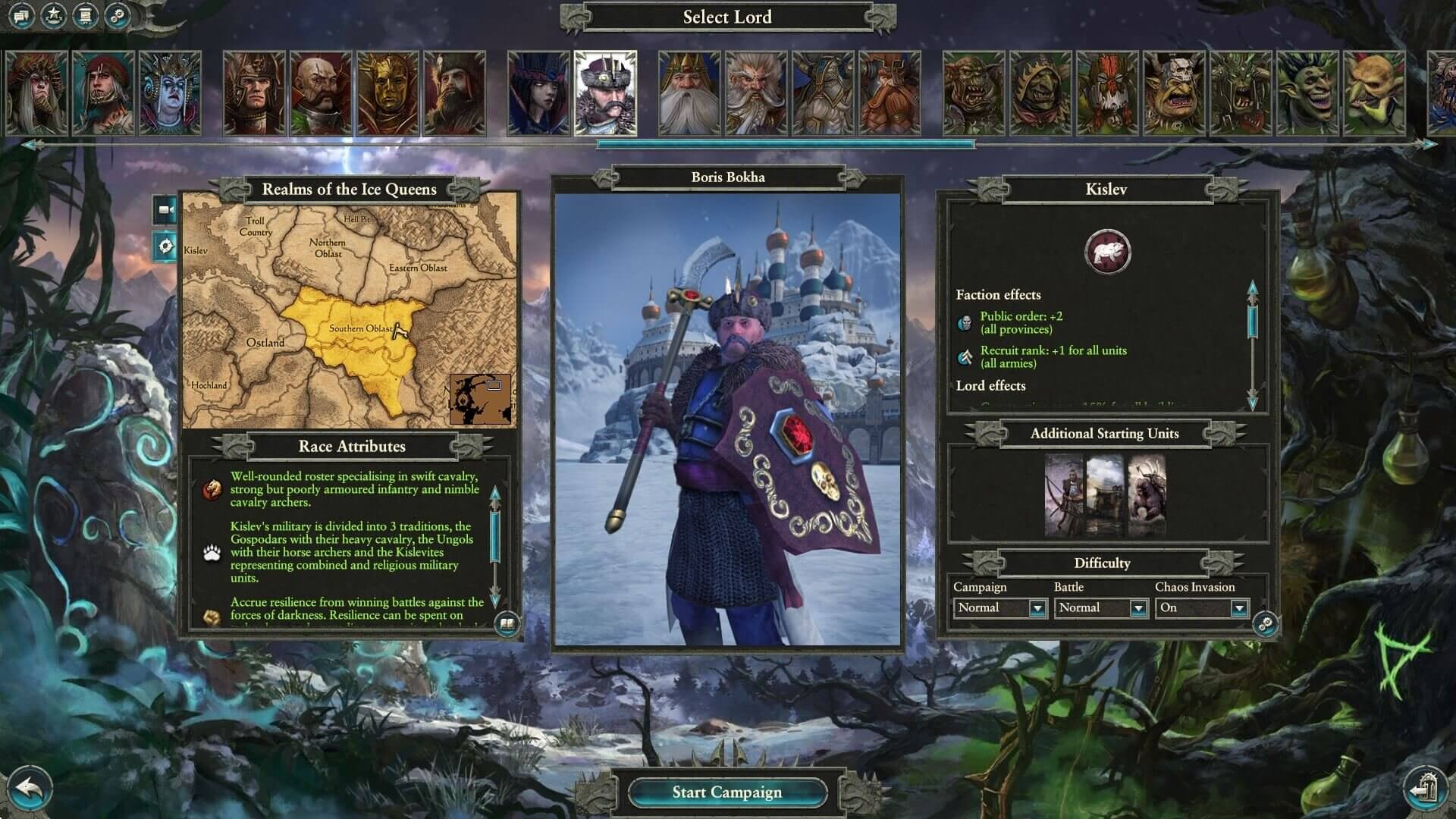Choose the grinning green goblin portrait

click(1307, 93)
